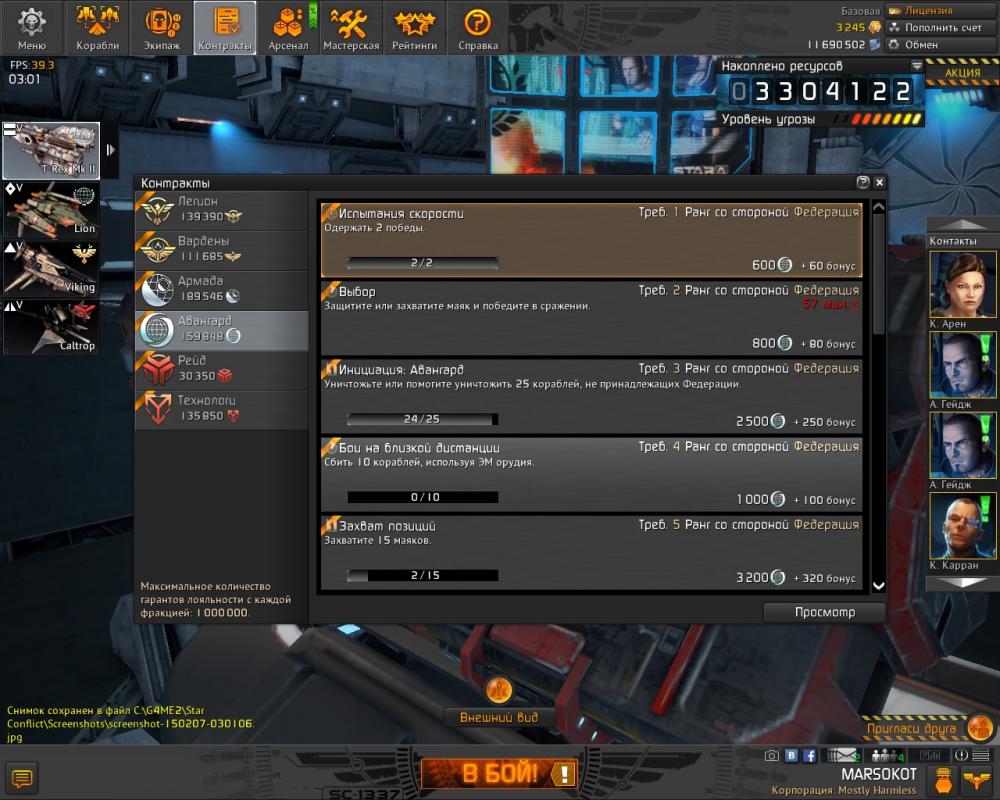This screenshot has height=800, width=1000.
Task: Go to the Мастерская workshop
Action: [x=351, y=28]
